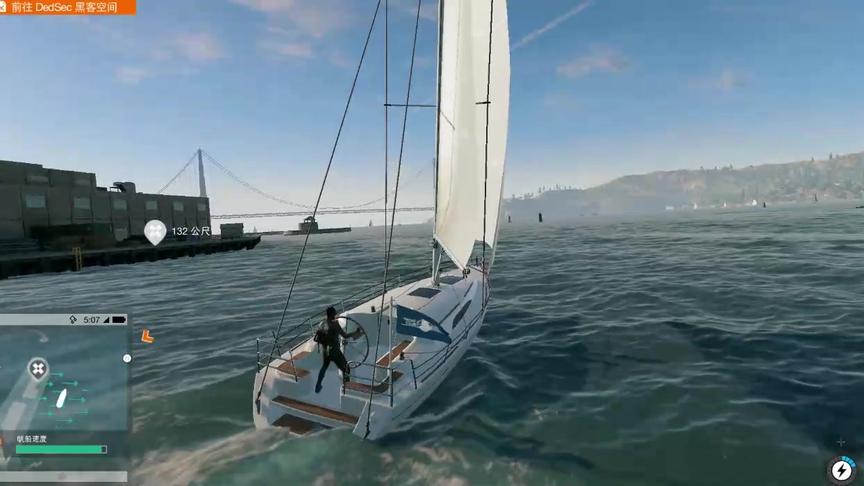Click the objective pin on the minimap
The width and height of the screenshot is (864, 486).
pyautogui.click(x=38, y=369)
